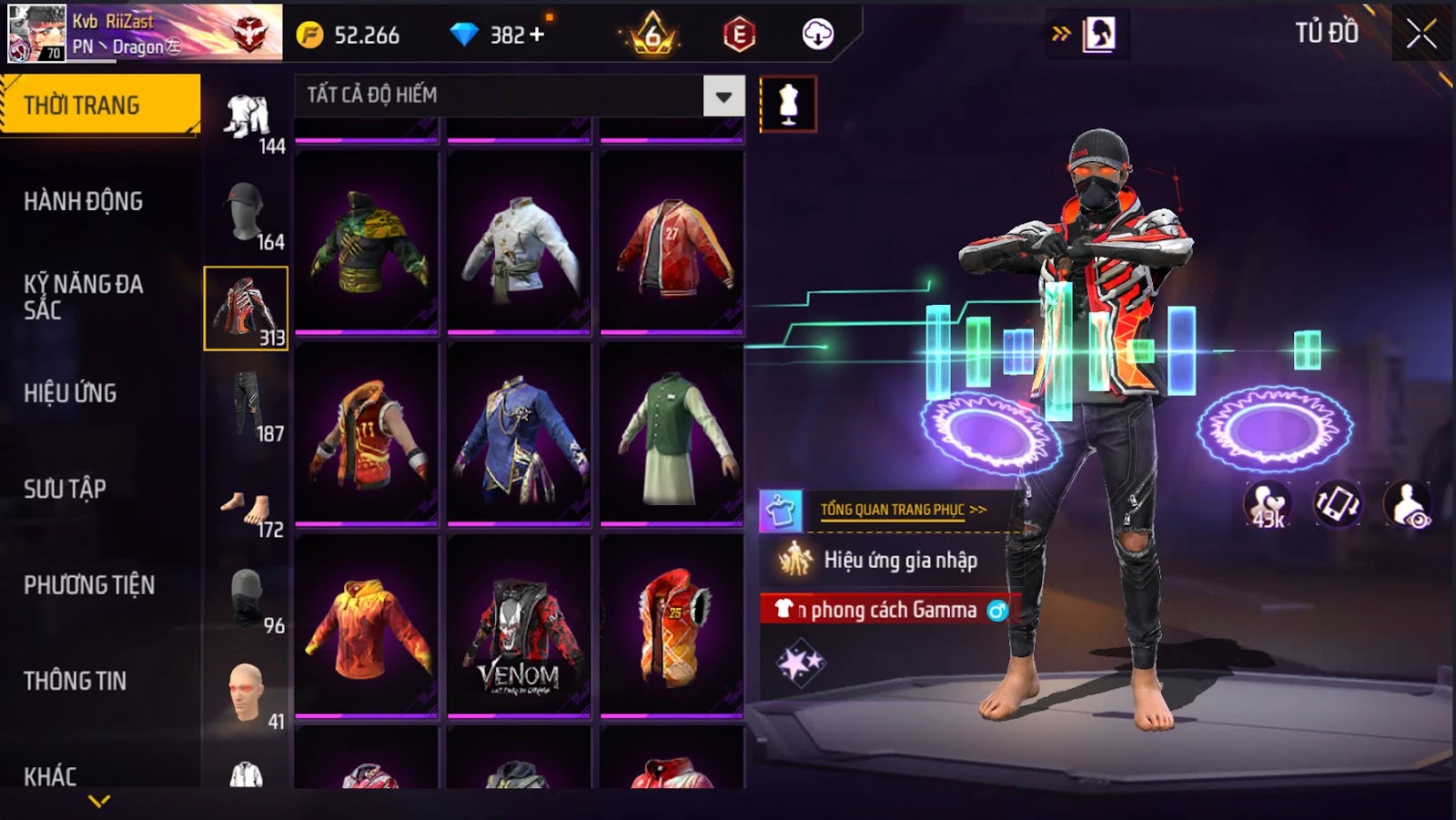Close the wardrobe with the X button
This screenshot has height=820, width=1456.
coord(1421,35)
